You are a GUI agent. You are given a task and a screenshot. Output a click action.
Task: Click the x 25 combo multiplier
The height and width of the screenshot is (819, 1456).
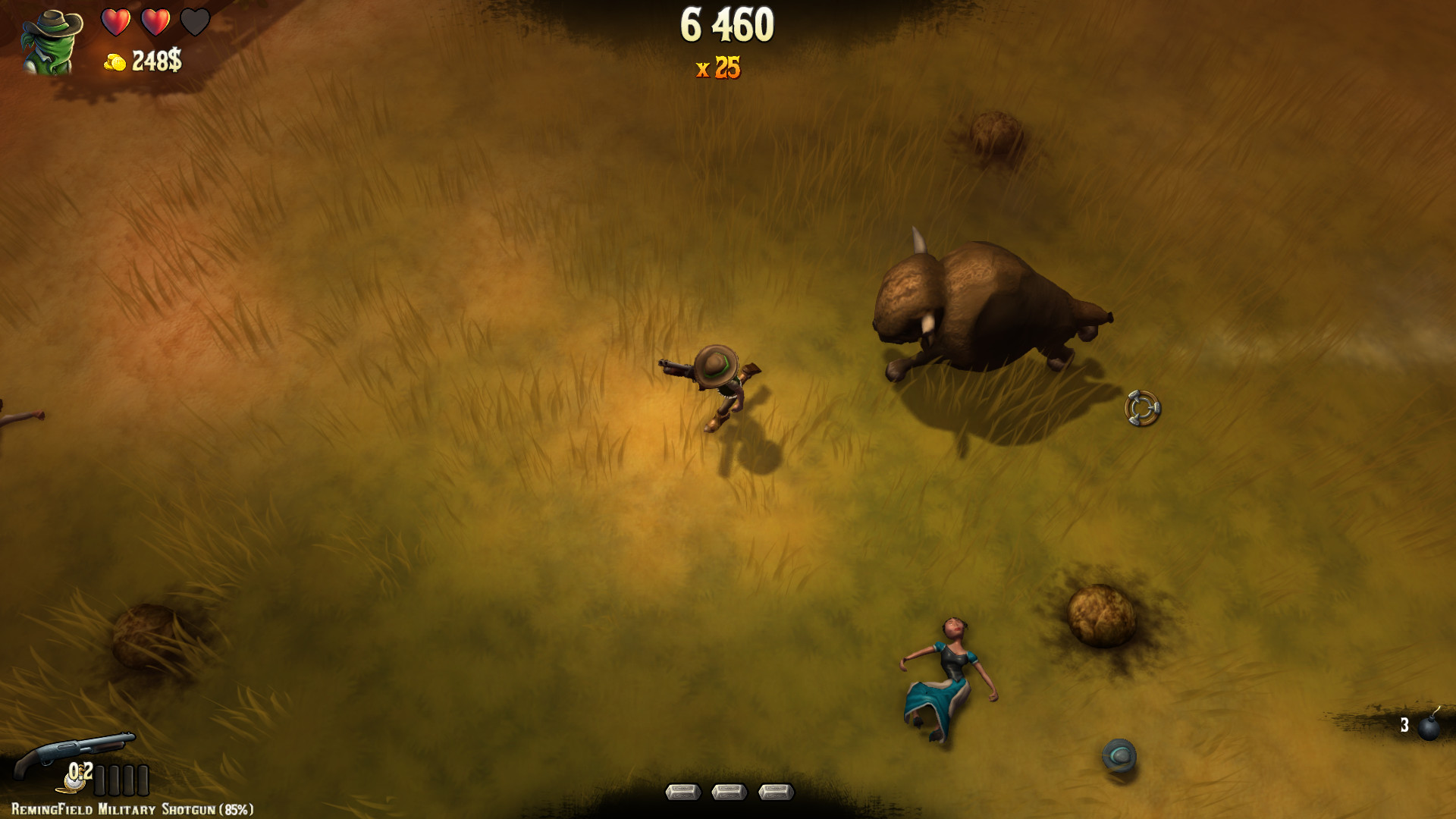(719, 69)
